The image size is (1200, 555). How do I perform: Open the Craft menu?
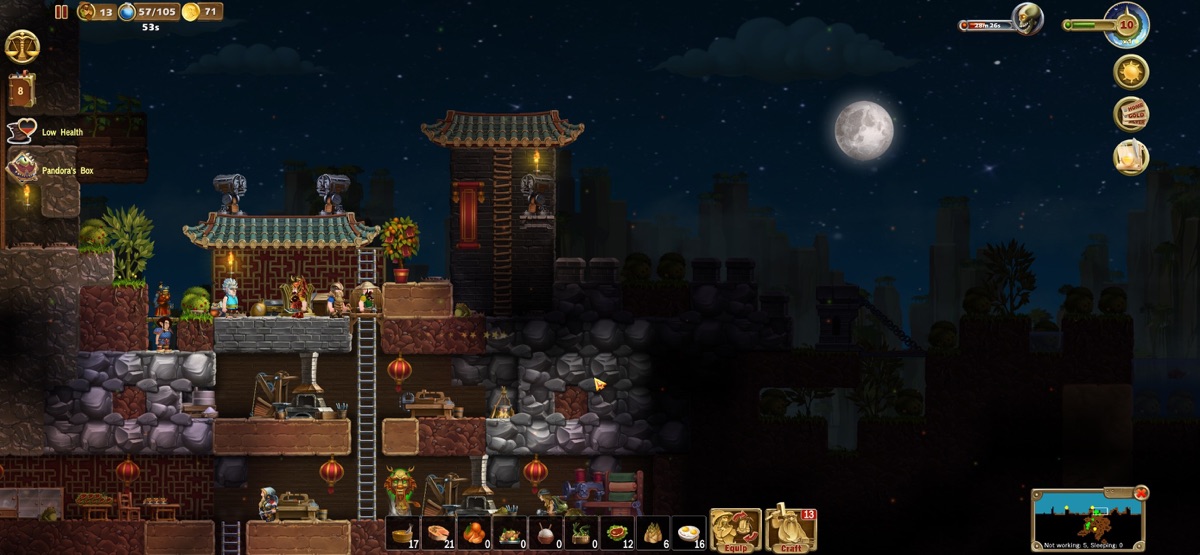(x=791, y=530)
